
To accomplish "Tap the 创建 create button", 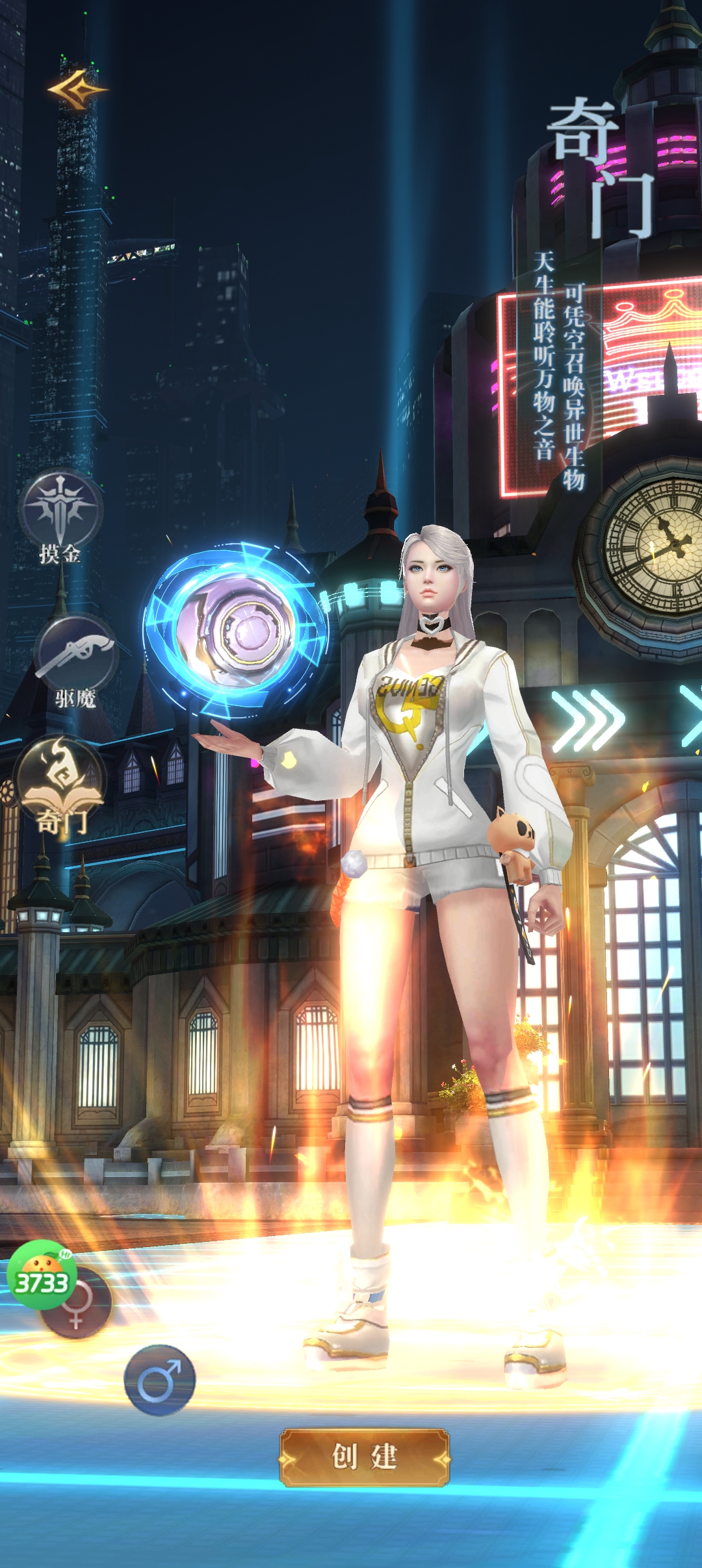I will pos(364,1457).
